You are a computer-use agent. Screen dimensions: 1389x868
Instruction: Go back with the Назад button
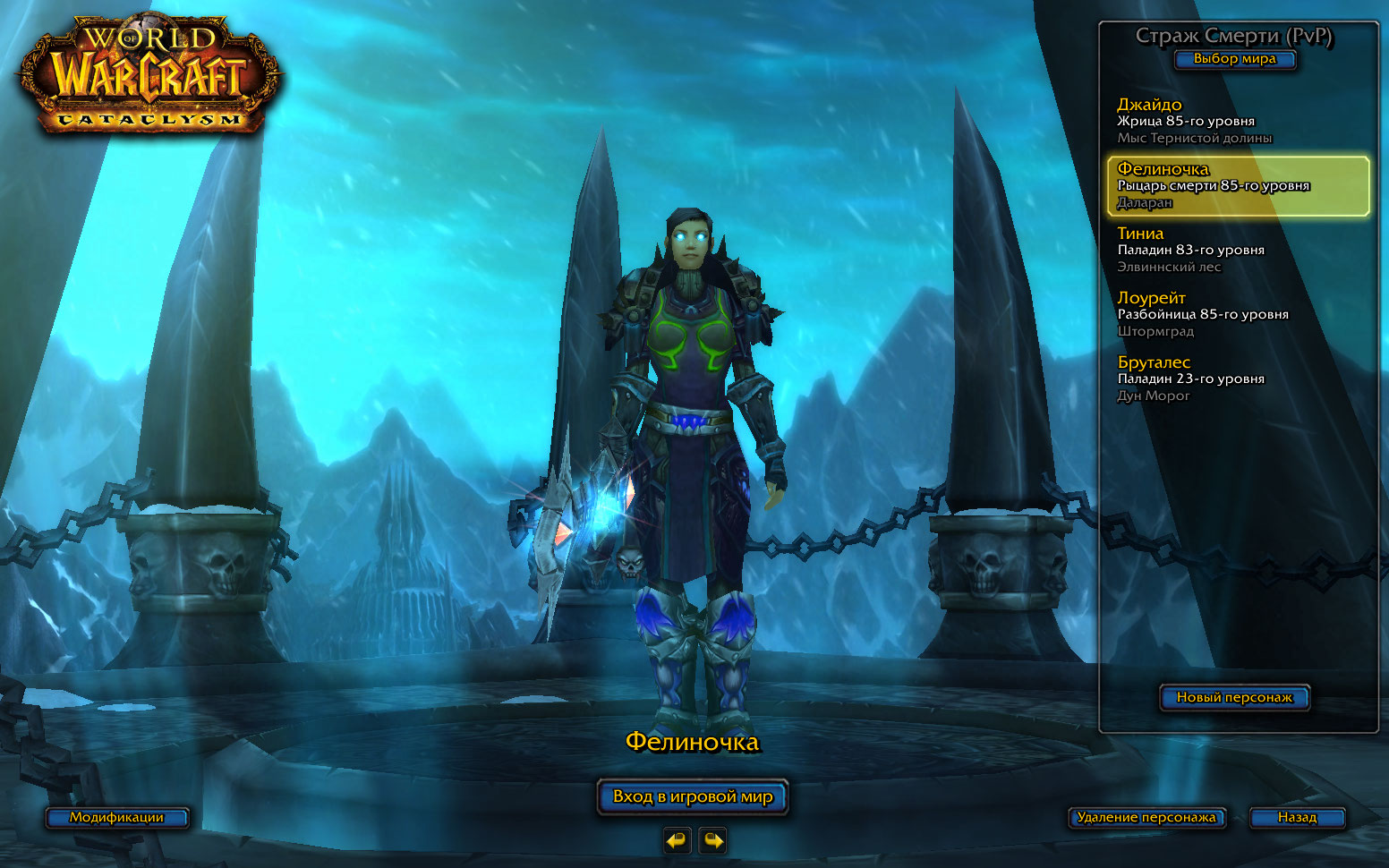(1297, 817)
